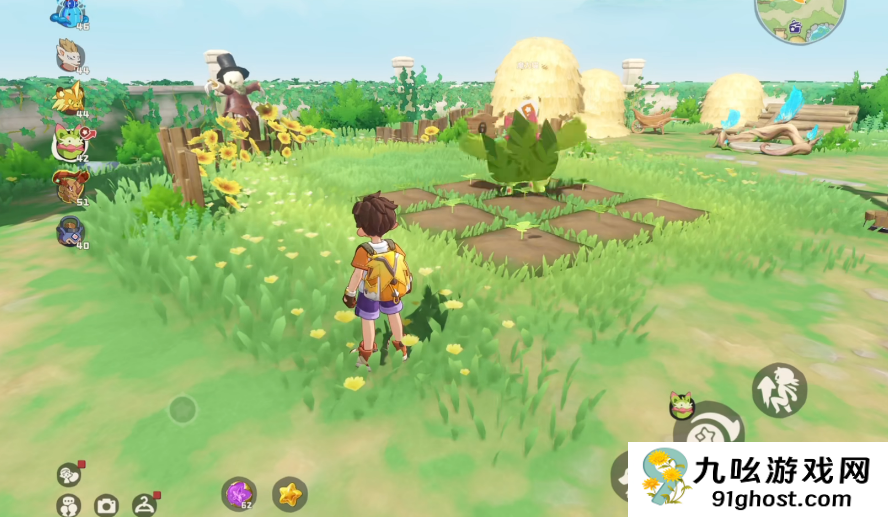Tap the jump action button
The width and height of the screenshot is (888, 517).
click(x=779, y=389)
